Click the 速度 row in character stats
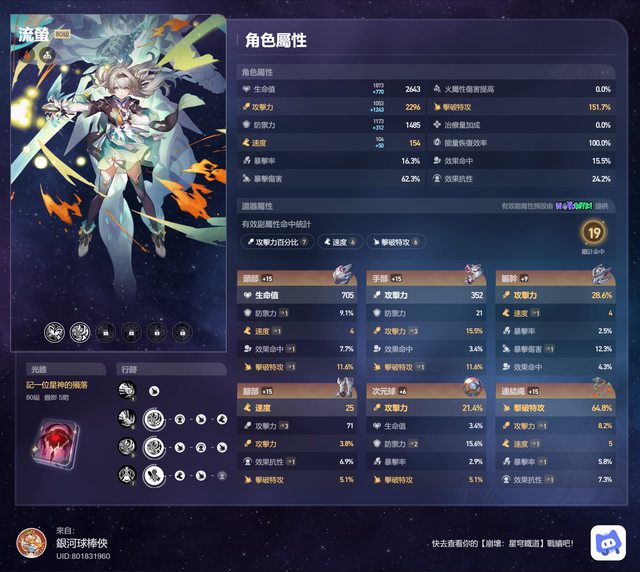 [331, 143]
